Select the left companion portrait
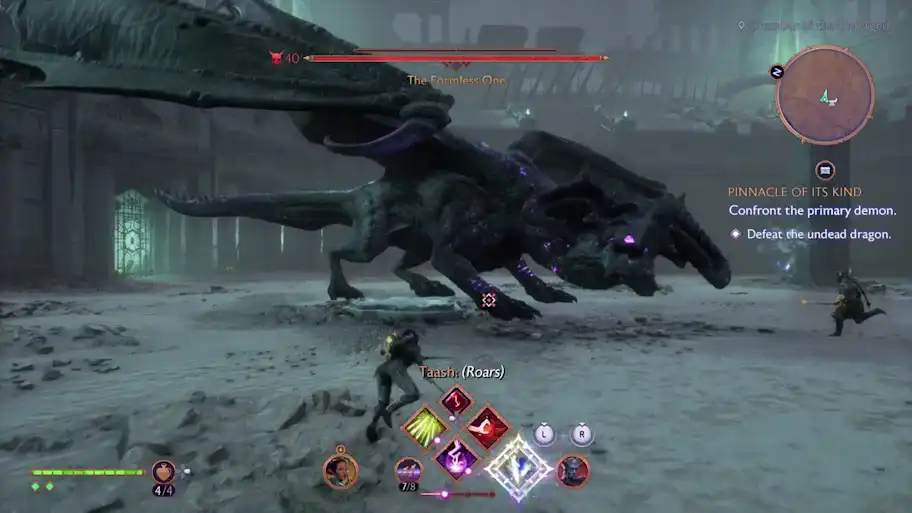The image size is (912, 513). 340,470
